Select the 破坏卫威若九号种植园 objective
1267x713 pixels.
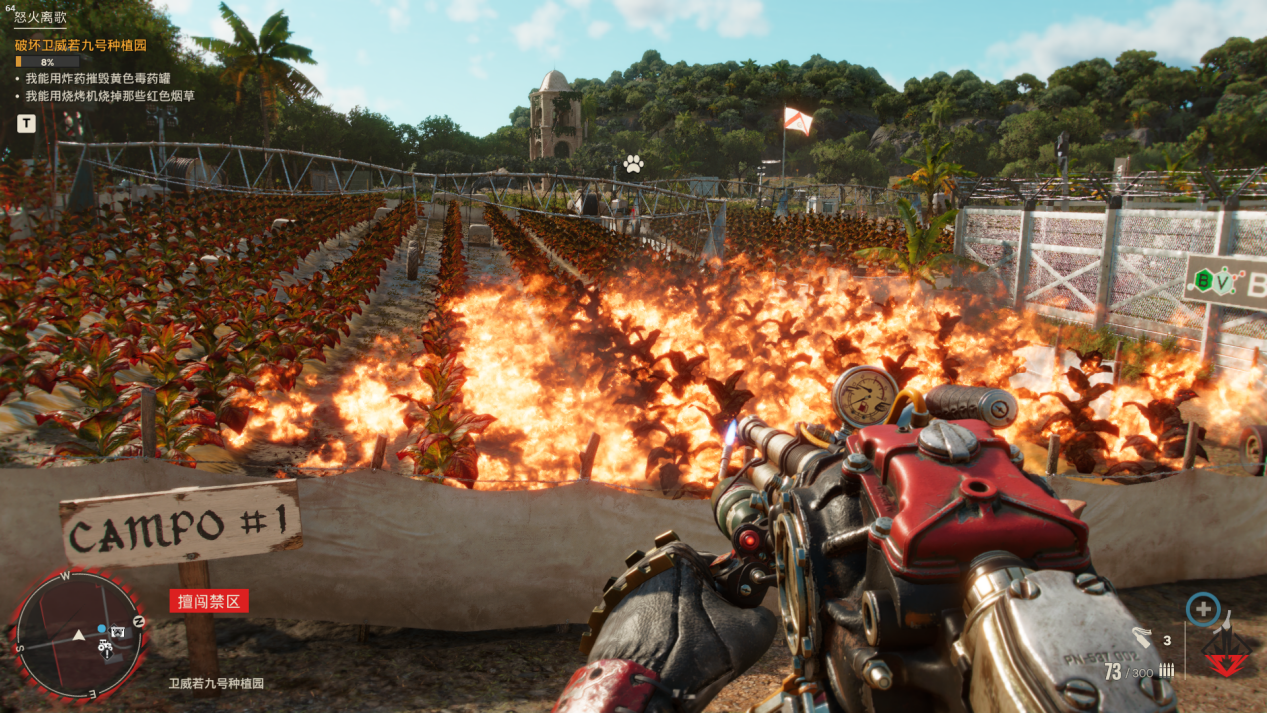pyautogui.click(x=80, y=45)
